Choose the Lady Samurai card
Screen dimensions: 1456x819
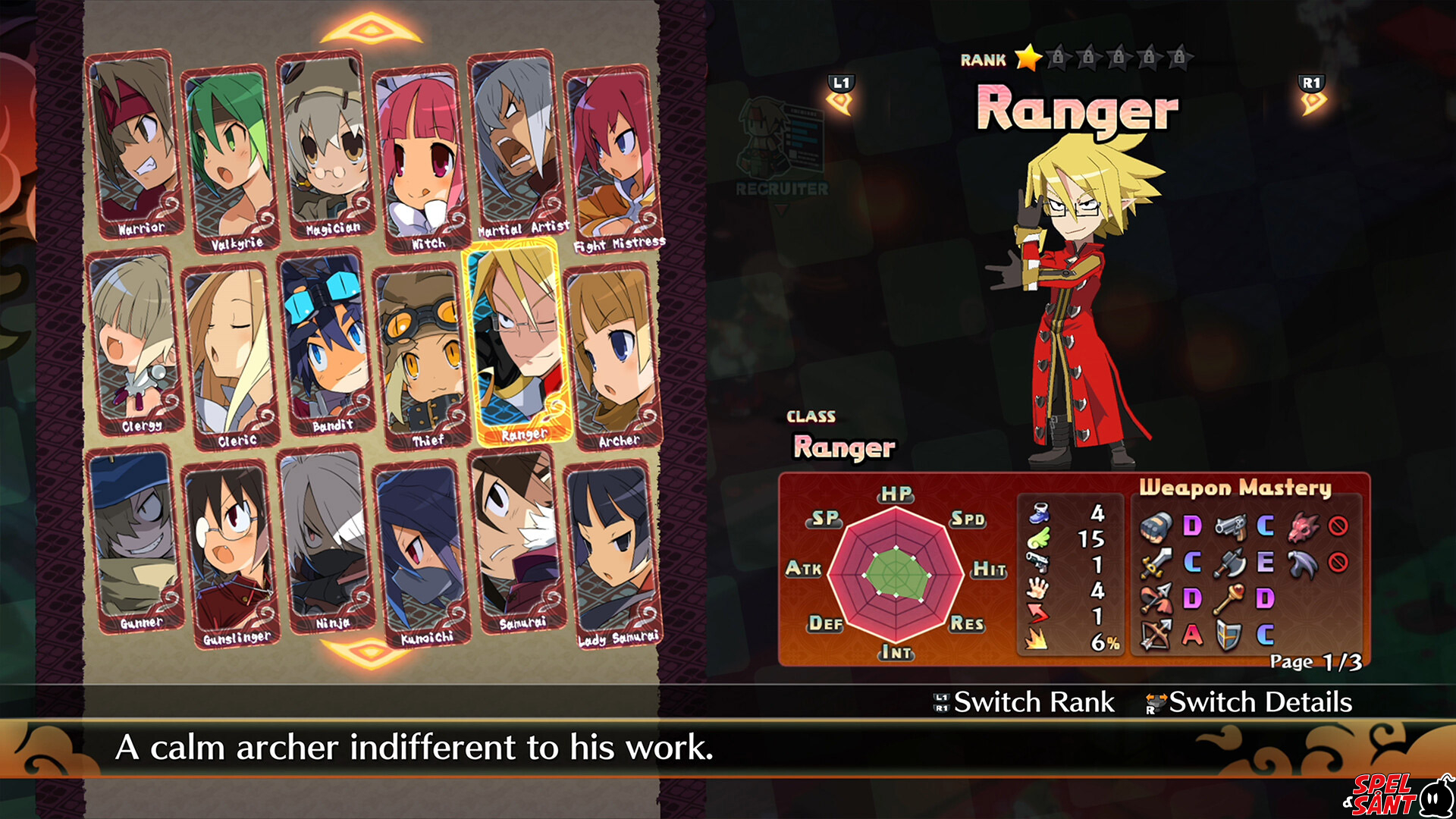pyautogui.click(x=613, y=555)
